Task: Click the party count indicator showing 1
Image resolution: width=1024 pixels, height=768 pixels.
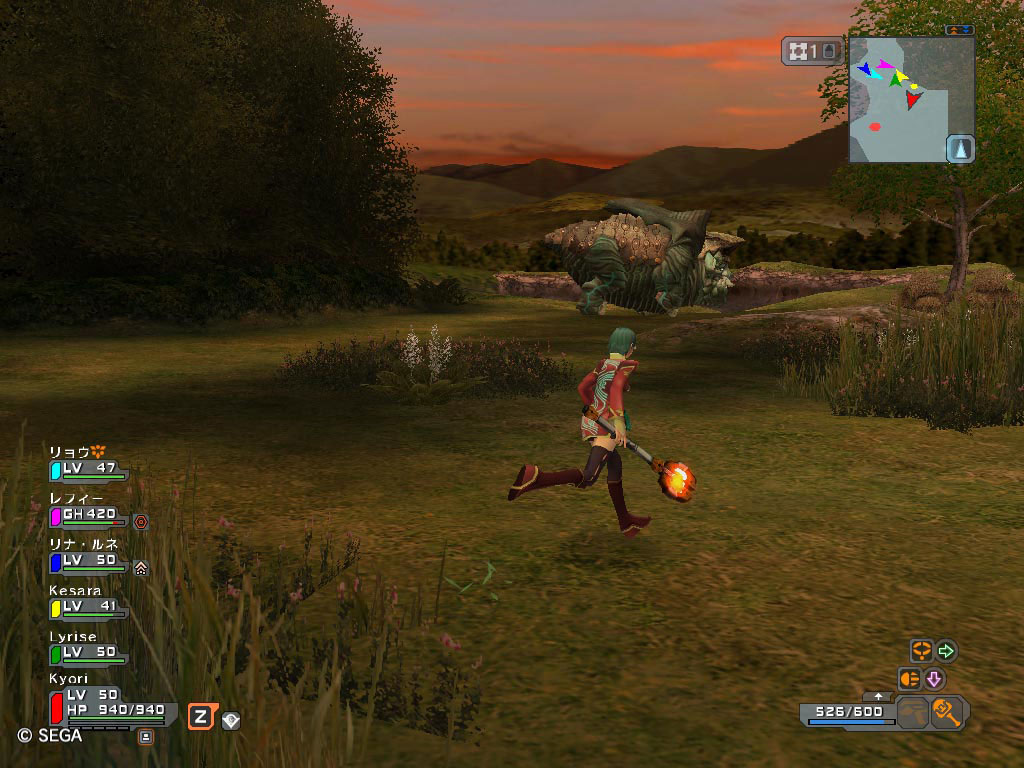Action: 814,51
